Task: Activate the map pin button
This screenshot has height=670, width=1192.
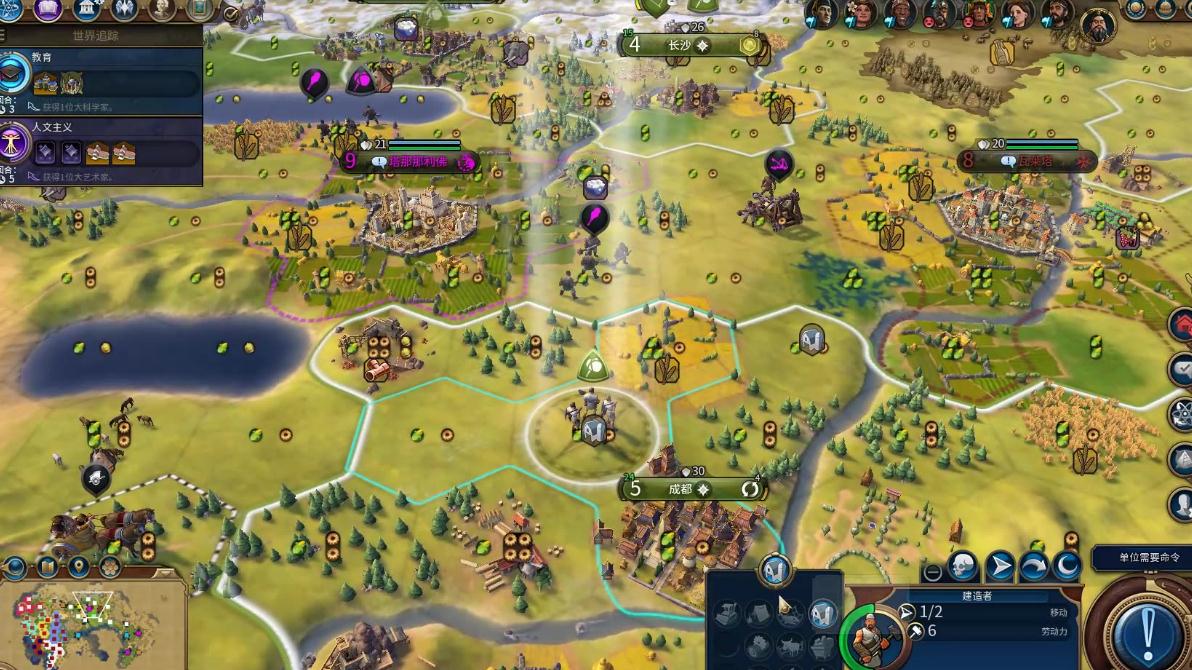Action: 78,568
